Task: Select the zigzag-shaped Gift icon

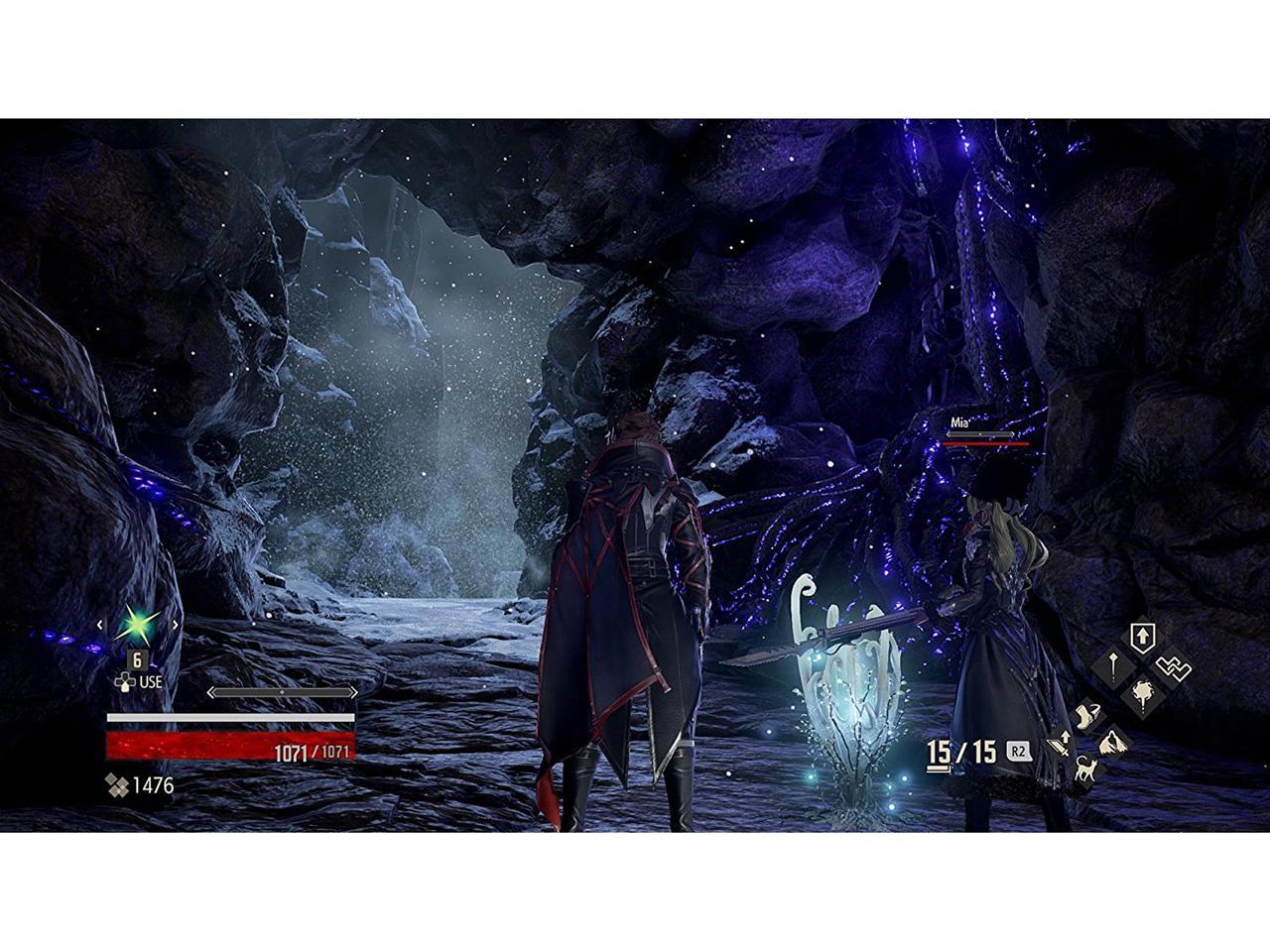Action: (1174, 668)
